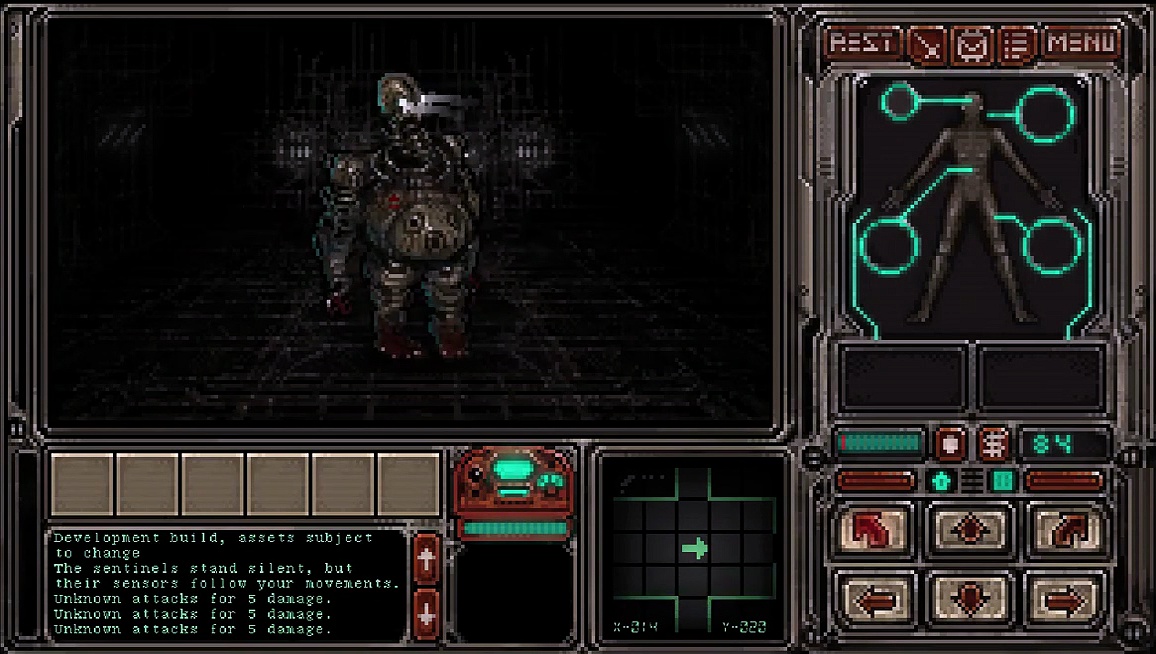The width and height of the screenshot is (1156, 654).
Task: Click the REST button
Action: tap(863, 43)
